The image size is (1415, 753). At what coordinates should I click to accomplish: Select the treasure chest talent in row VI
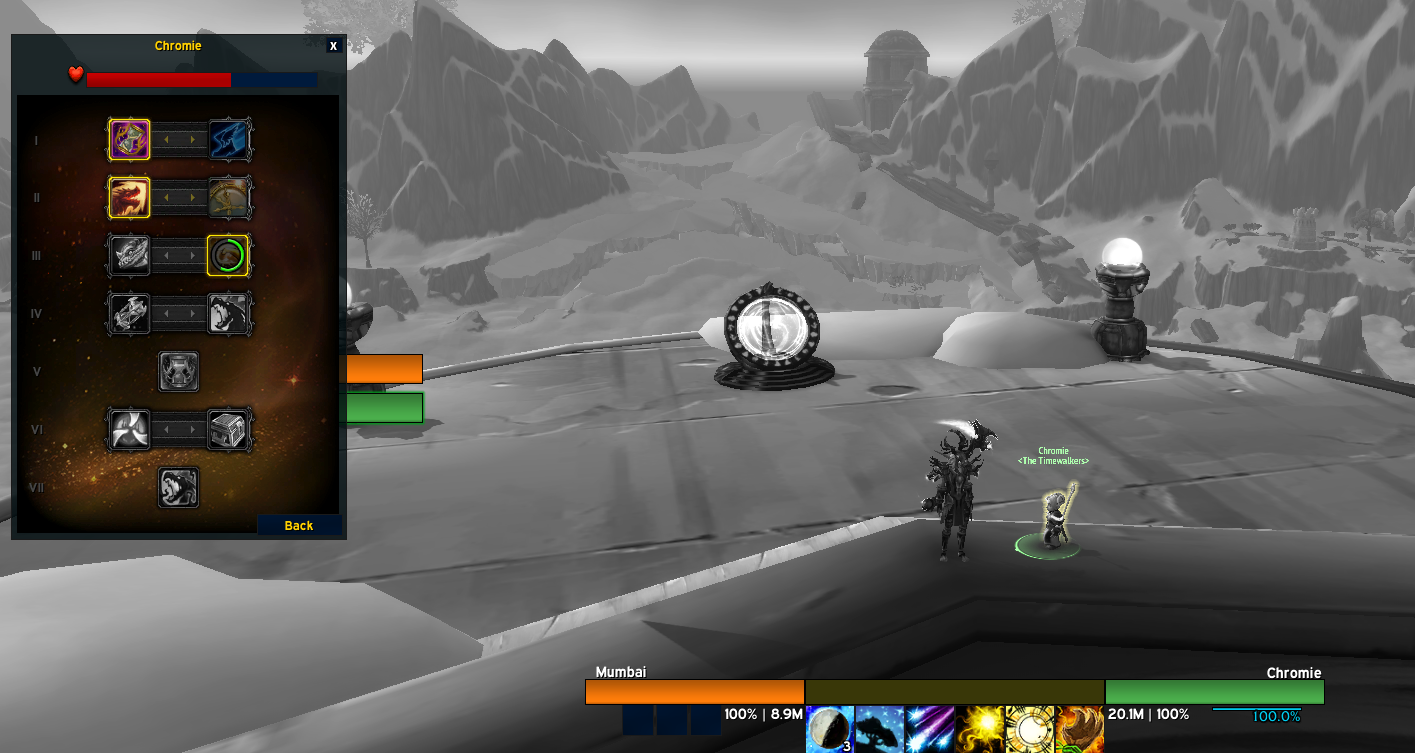pos(229,429)
